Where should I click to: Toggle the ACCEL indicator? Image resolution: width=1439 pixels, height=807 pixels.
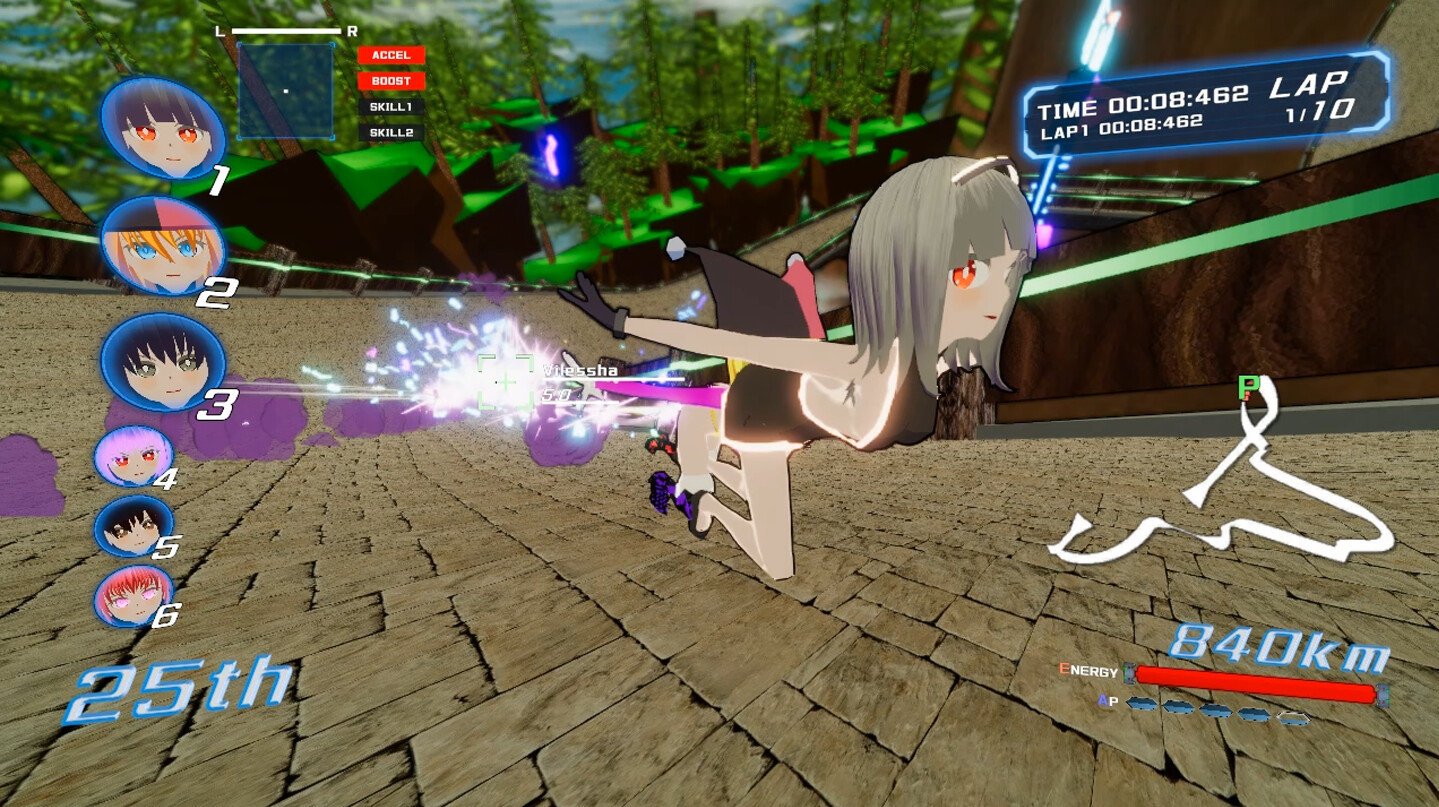(x=392, y=56)
